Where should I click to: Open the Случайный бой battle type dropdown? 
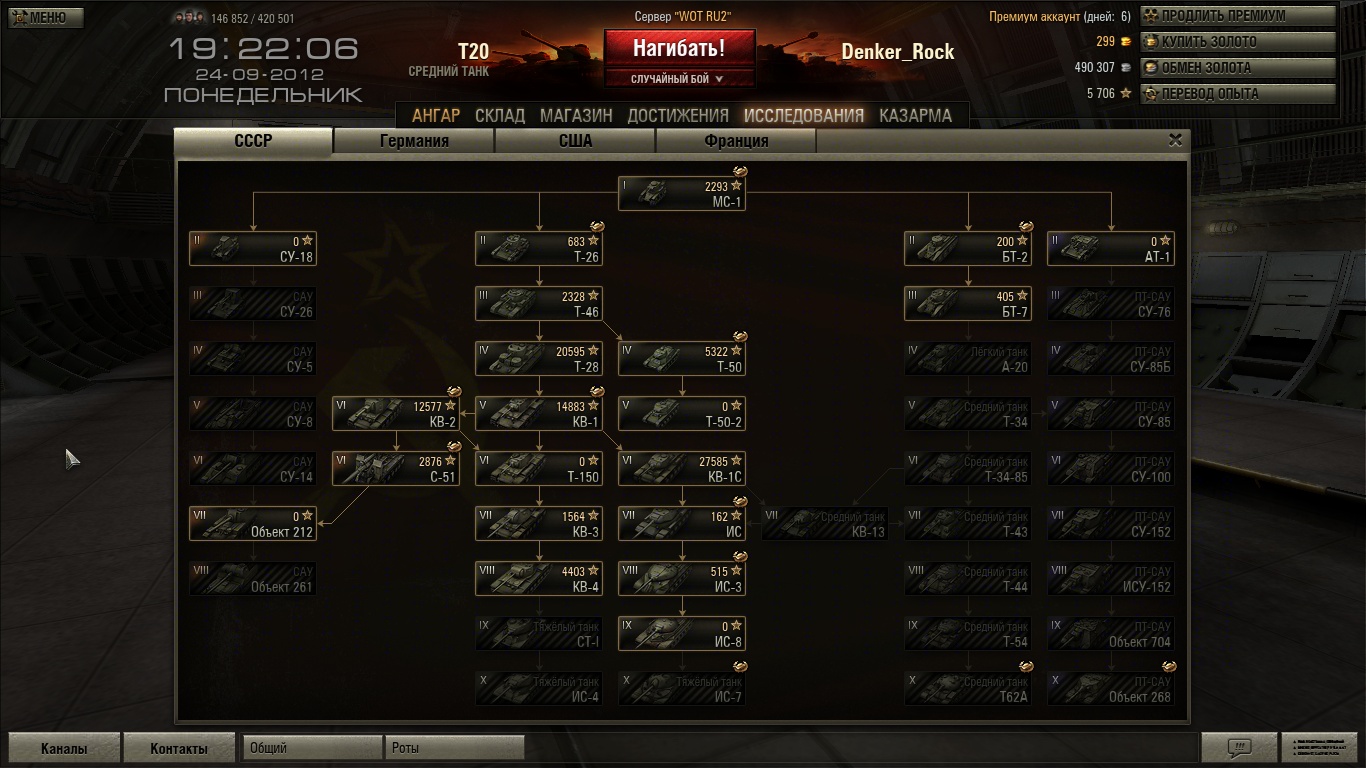pyautogui.click(x=679, y=78)
